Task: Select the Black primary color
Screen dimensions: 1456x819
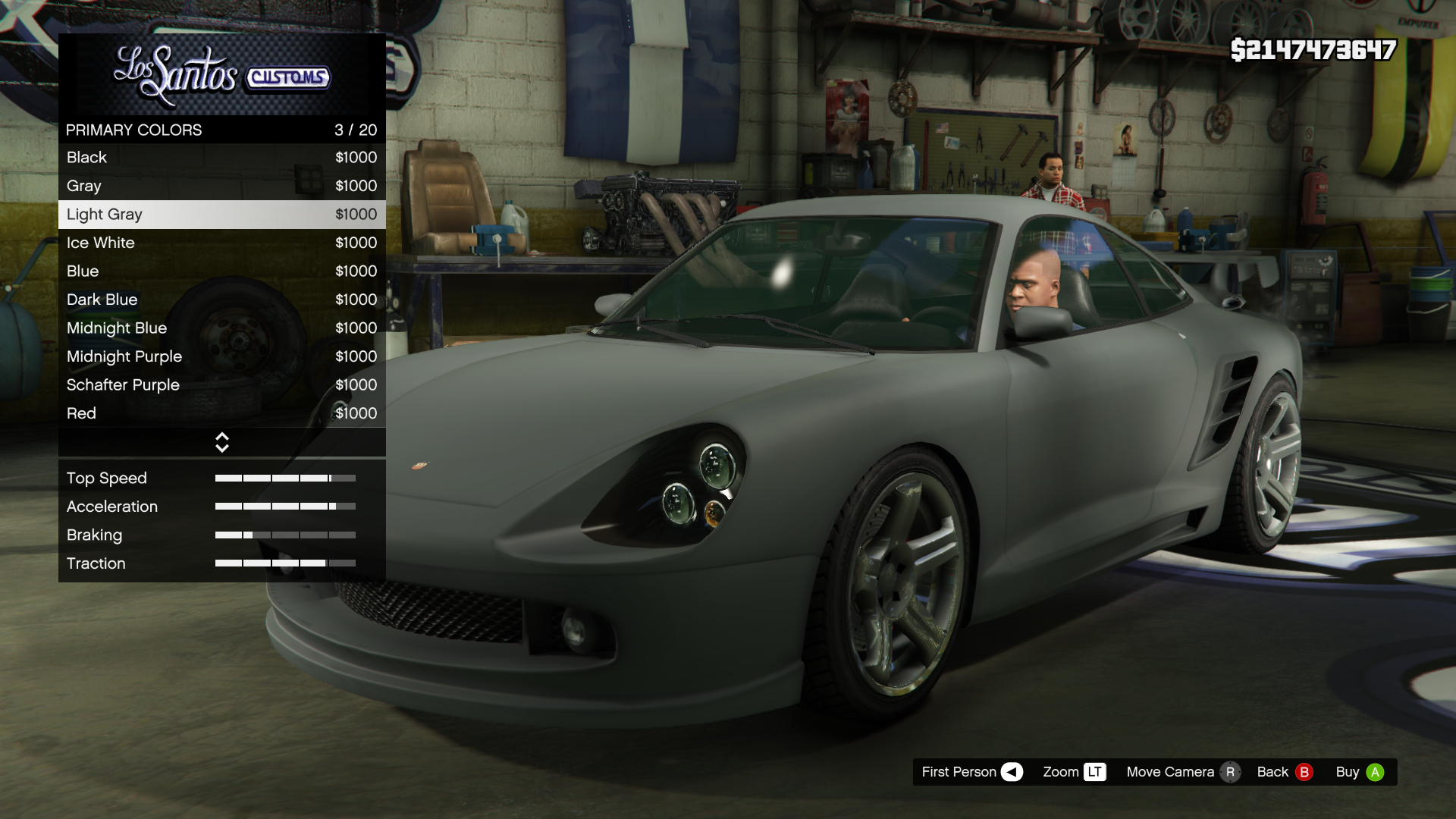Action: pyautogui.click(x=221, y=158)
